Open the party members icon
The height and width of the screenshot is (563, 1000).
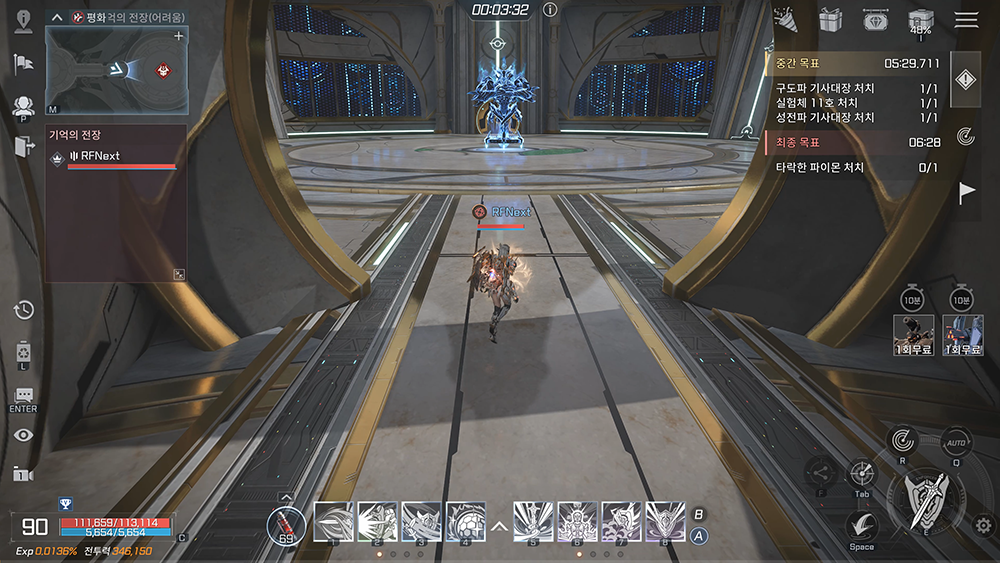pos(23,106)
